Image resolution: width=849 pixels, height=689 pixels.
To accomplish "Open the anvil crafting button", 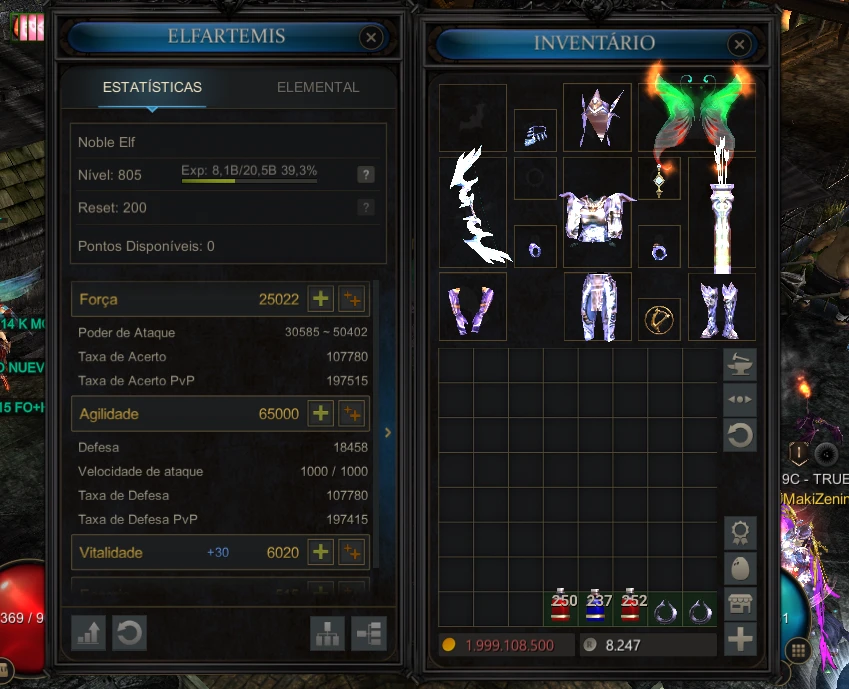I will [x=740, y=365].
